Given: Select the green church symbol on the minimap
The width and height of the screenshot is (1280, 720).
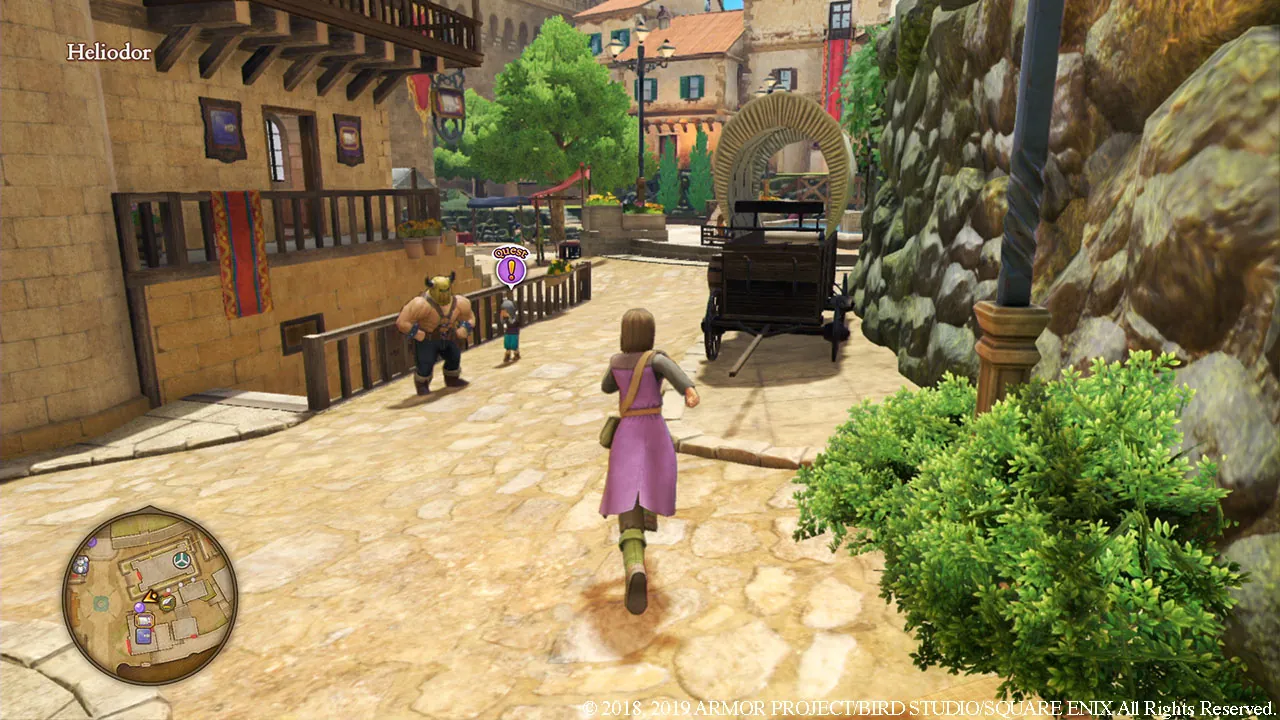Looking at the screenshot, I should pos(181,558).
